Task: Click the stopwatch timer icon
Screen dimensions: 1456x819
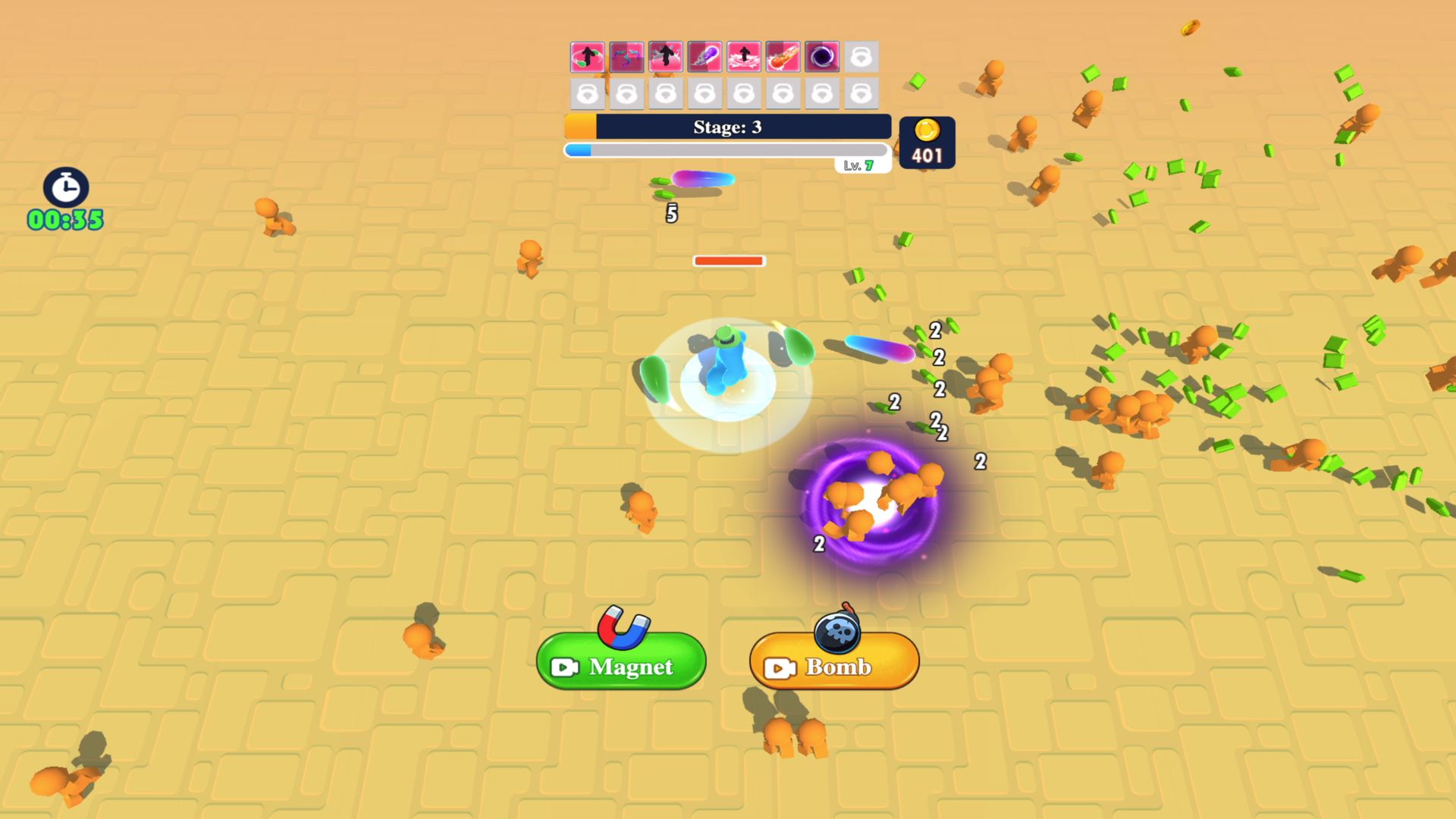Action: [x=65, y=188]
